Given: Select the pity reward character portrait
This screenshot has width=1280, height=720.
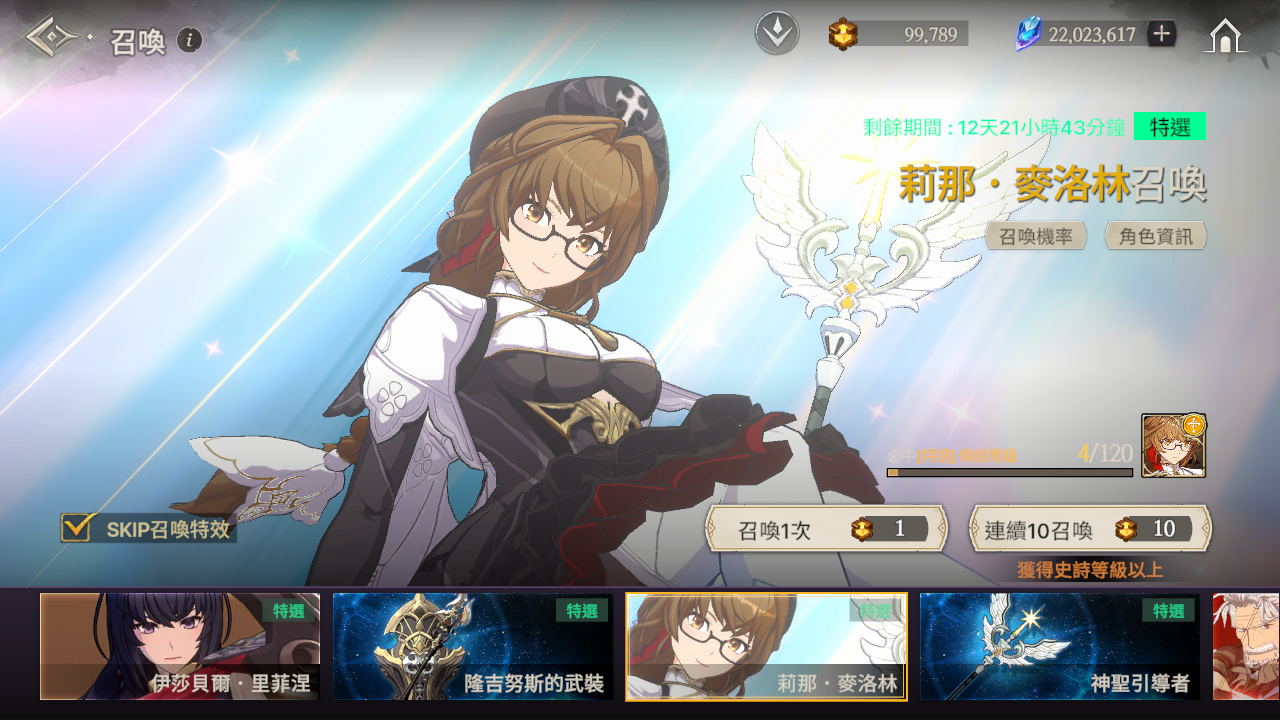Looking at the screenshot, I should coord(1173,446).
